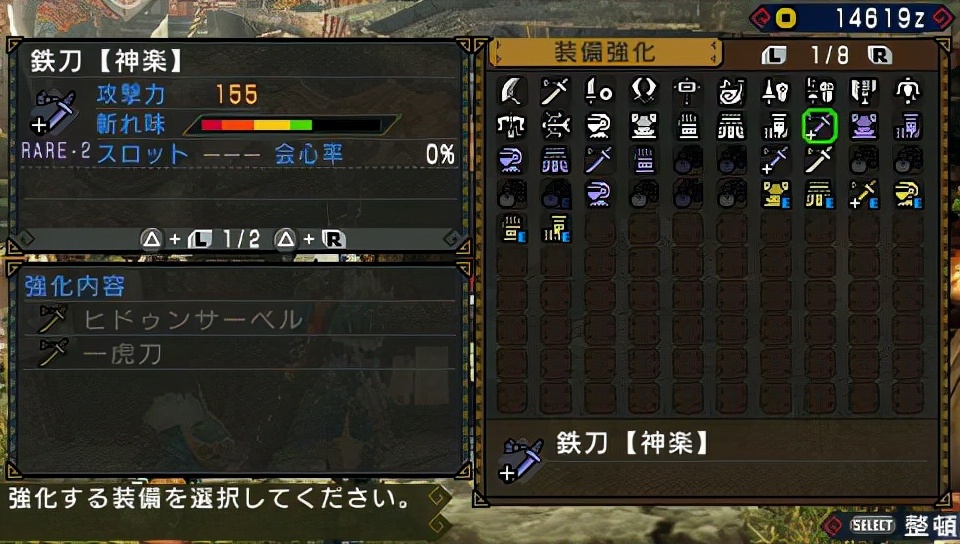Choose the yellow equipped chest armor slot

pyautogui.click(x=775, y=193)
